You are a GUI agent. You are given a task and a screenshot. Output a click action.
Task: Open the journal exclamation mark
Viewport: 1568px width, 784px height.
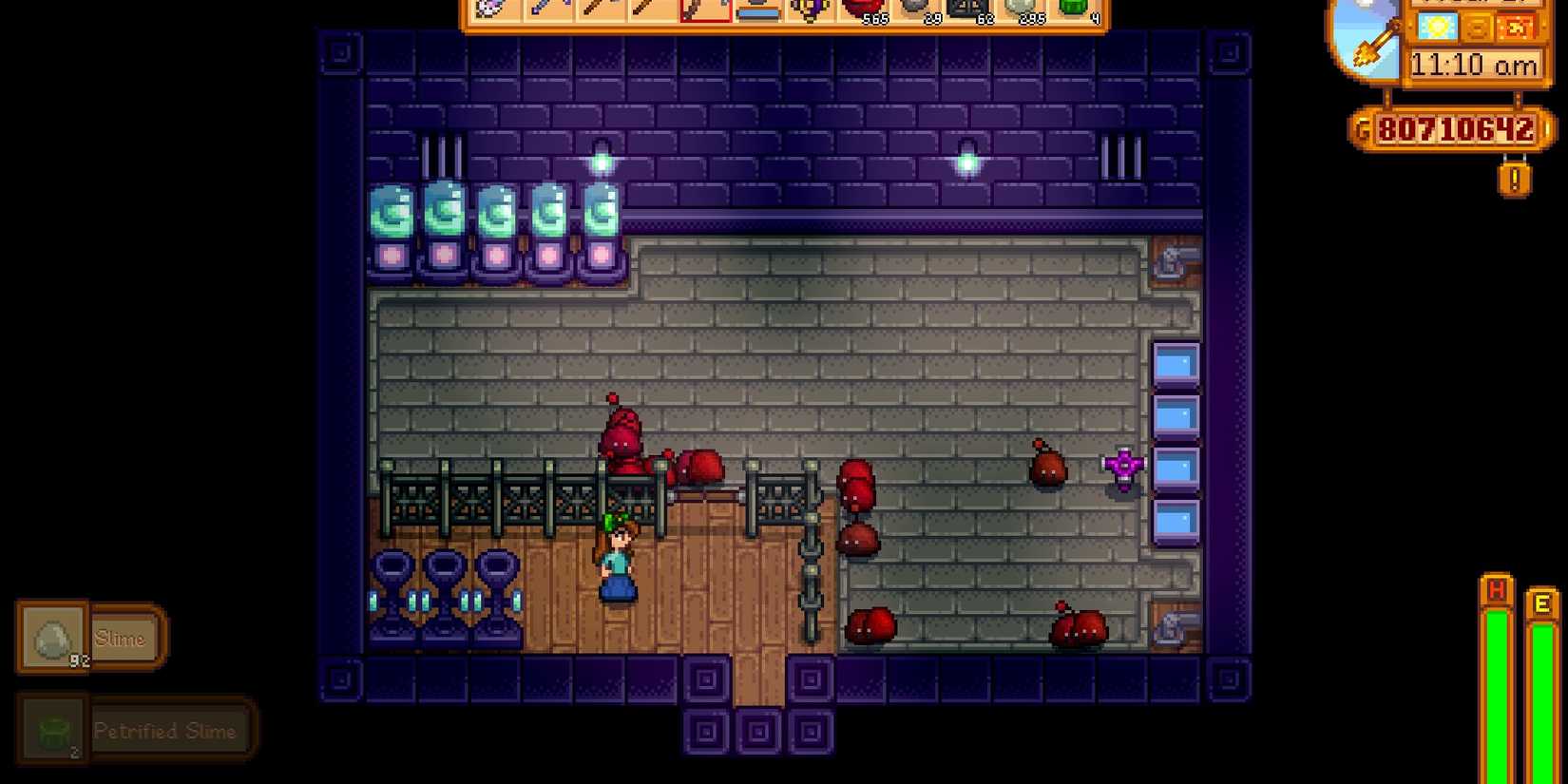pyautogui.click(x=1515, y=177)
